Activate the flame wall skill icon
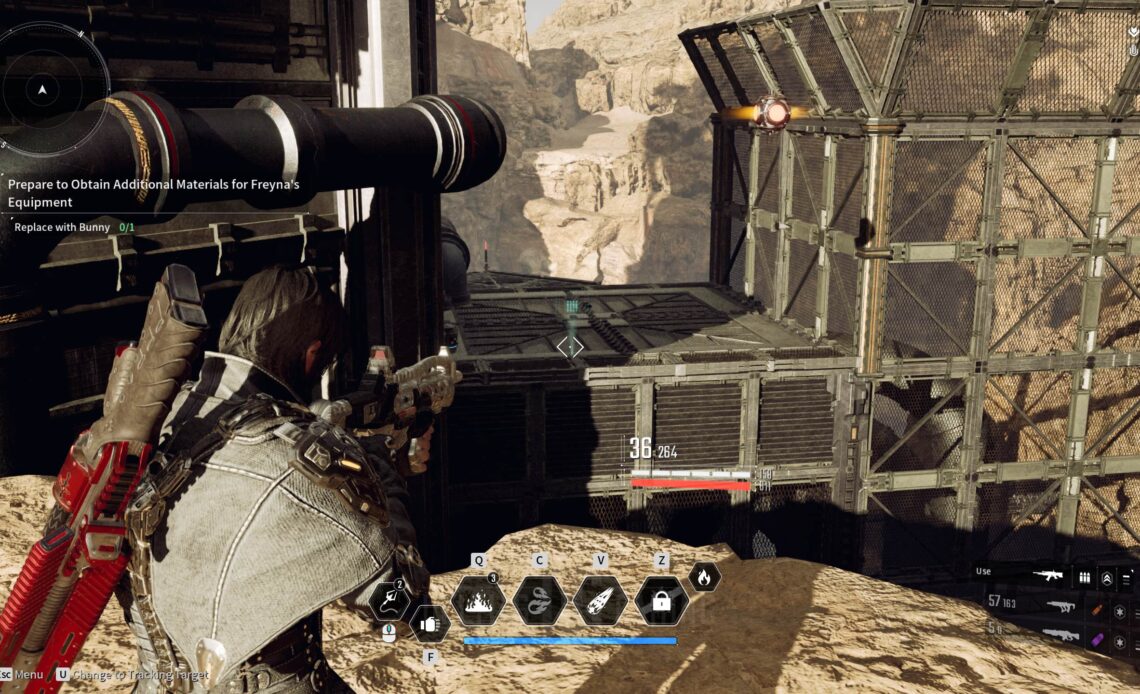Image resolution: width=1140 pixels, height=694 pixels. pos(478,601)
